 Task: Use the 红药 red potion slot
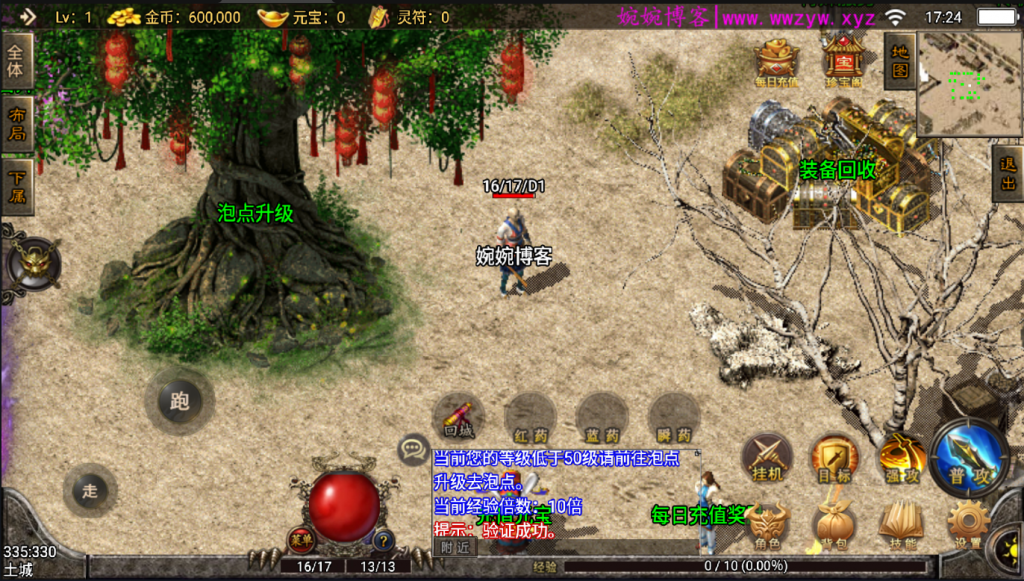pos(531,418)
